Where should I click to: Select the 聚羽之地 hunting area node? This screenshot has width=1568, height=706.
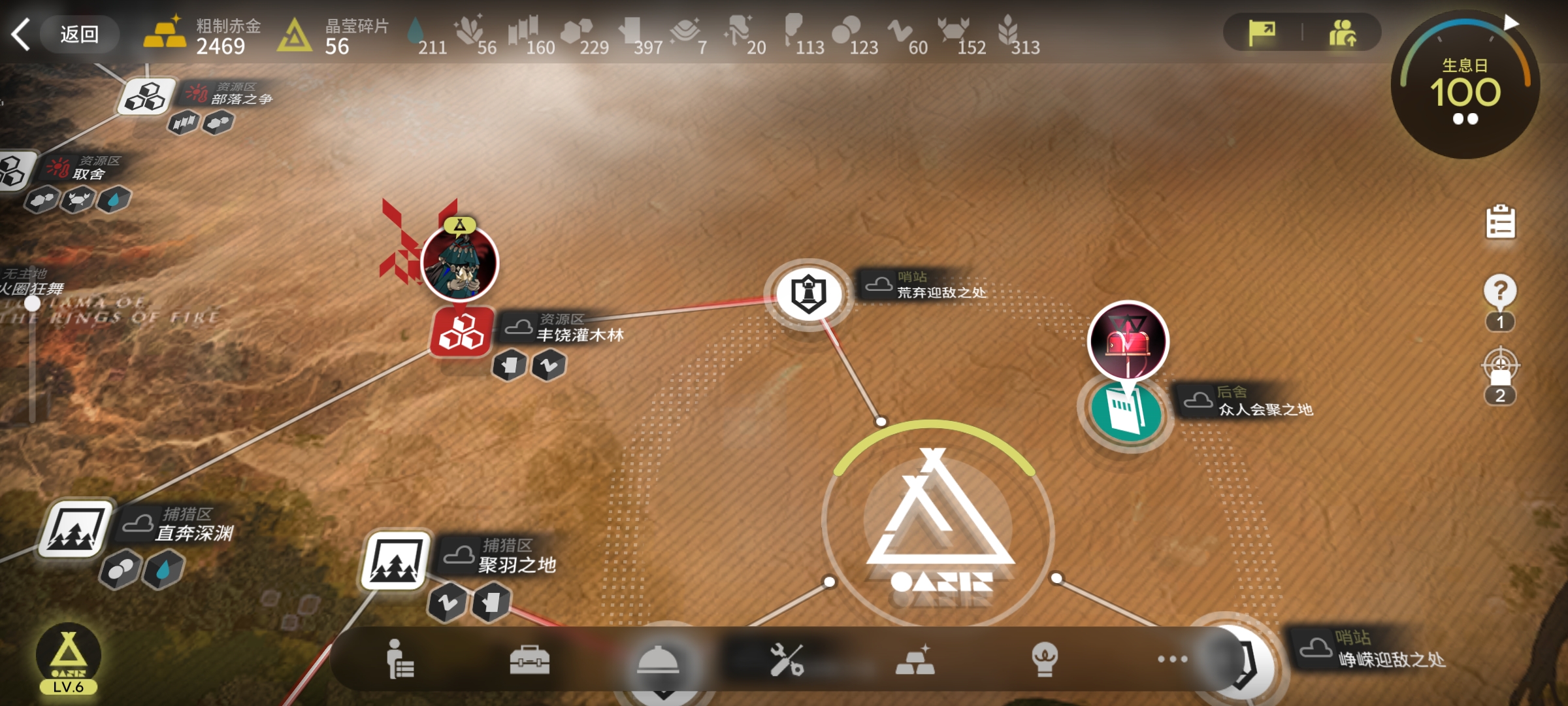tap(395, 560)
